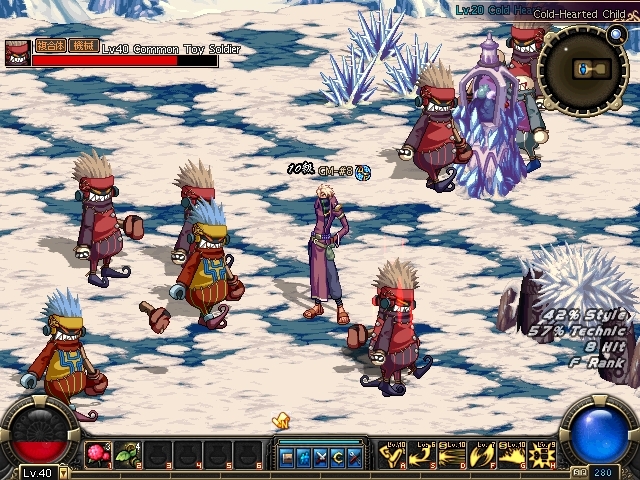This screenshot has width=640, height=480.
Task: Open the first blue menu button with square icon
Action: (x=287, y=457)
